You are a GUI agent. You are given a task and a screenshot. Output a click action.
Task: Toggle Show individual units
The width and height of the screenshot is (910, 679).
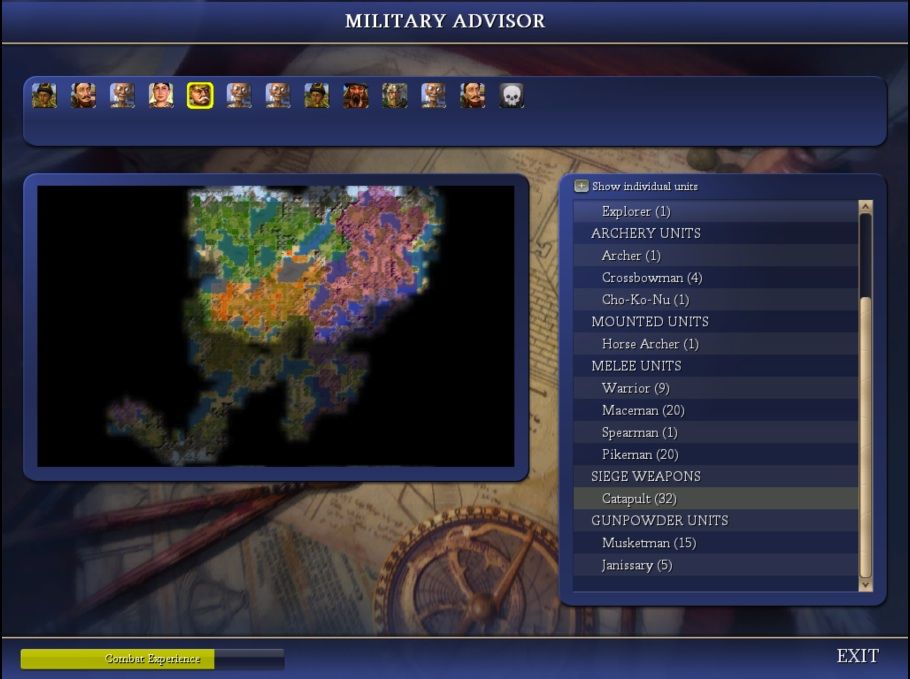tap(581, 187)
